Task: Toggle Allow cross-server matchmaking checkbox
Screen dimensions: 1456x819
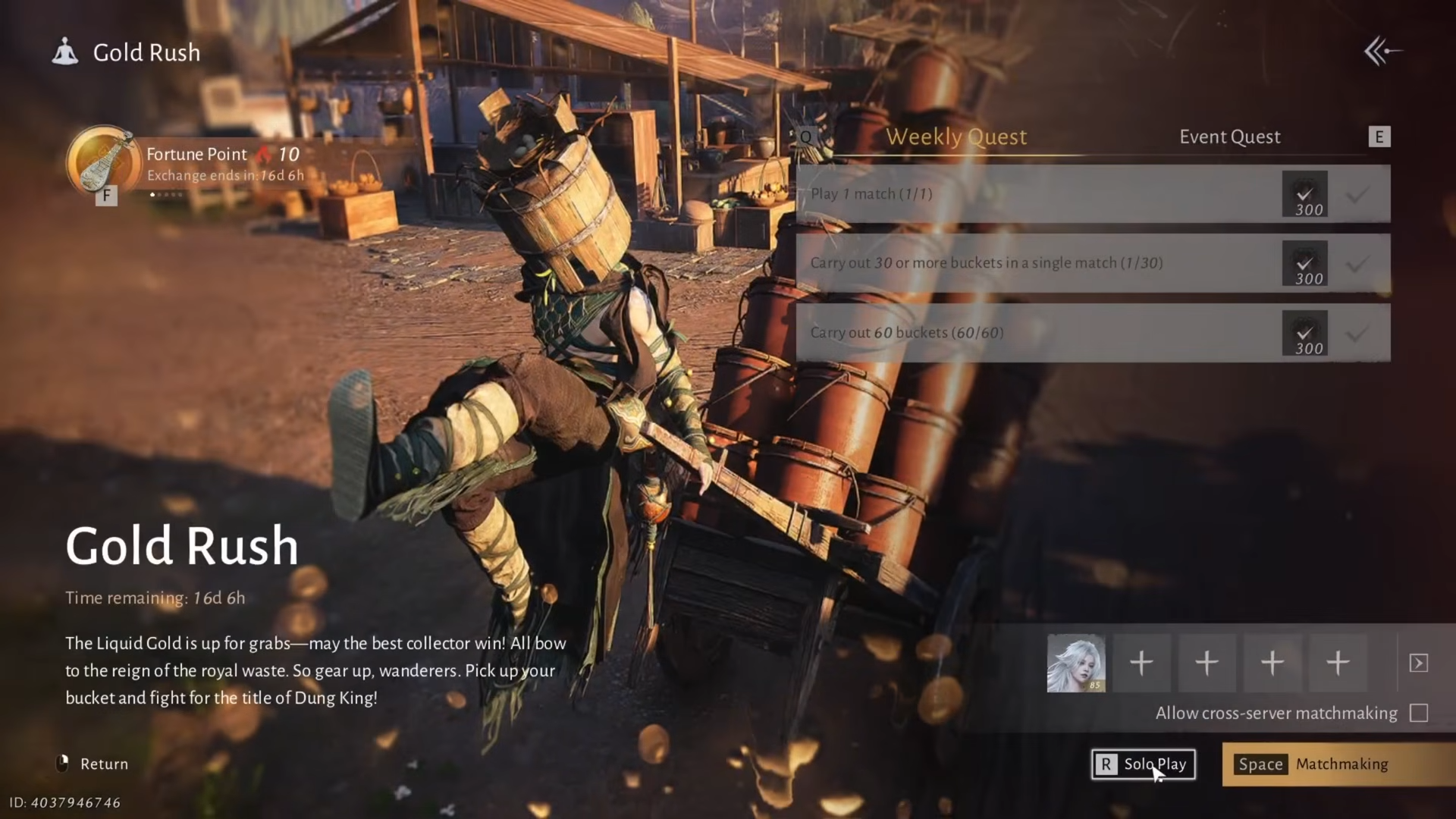Action: pos(1418,713)
